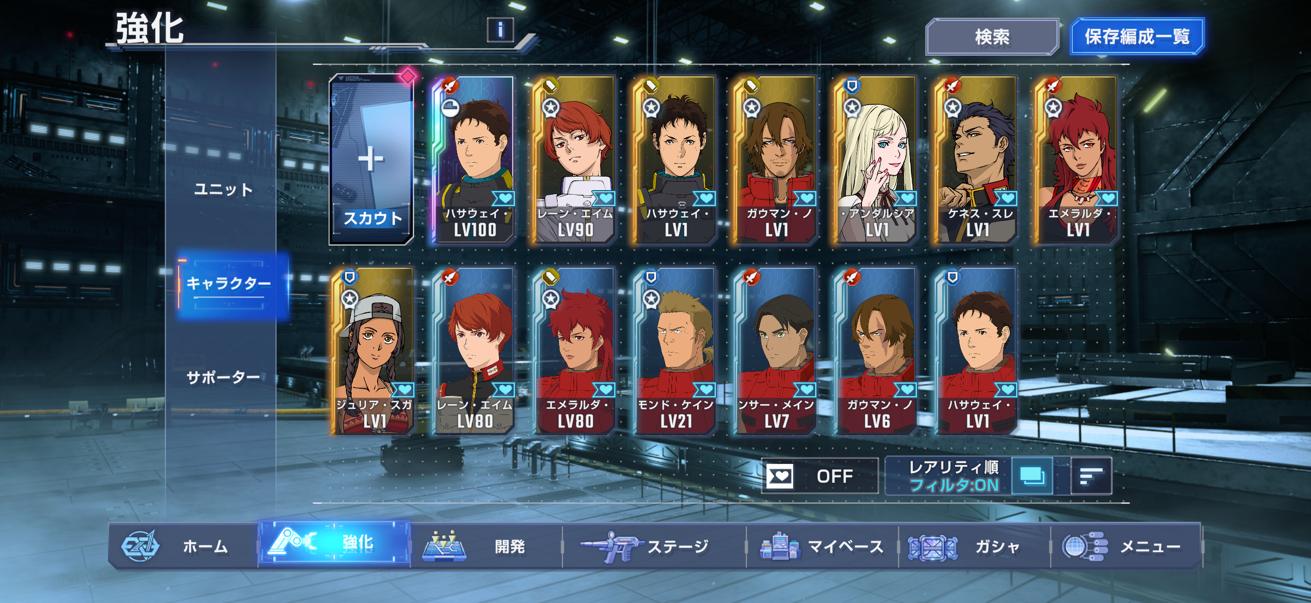
Task: Pick the LV6 ガウマン card
Action: click(x=876, y=350)
